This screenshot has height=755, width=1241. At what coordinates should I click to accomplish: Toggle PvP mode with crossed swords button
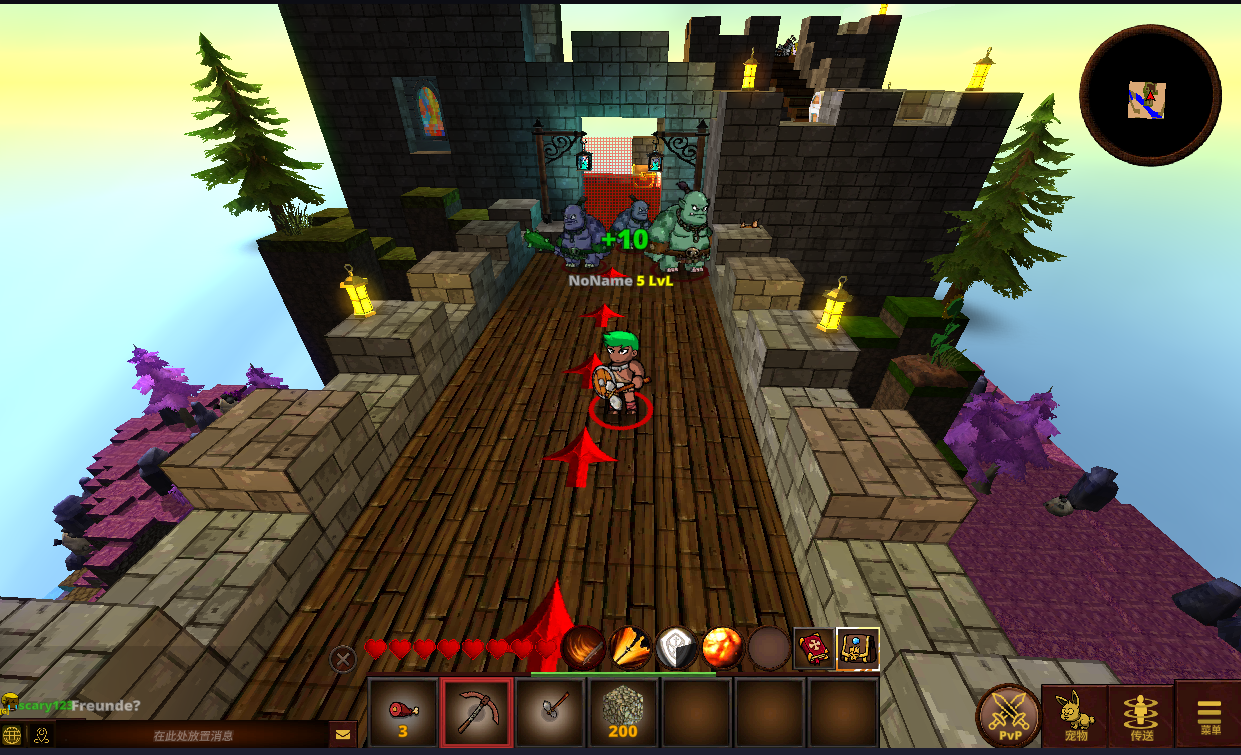pyautogui.click(x=1007, y=716)
